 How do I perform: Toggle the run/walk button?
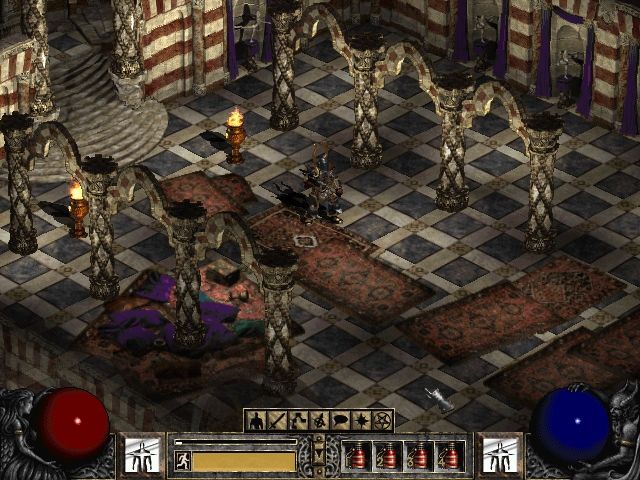(x=182, y=460)
